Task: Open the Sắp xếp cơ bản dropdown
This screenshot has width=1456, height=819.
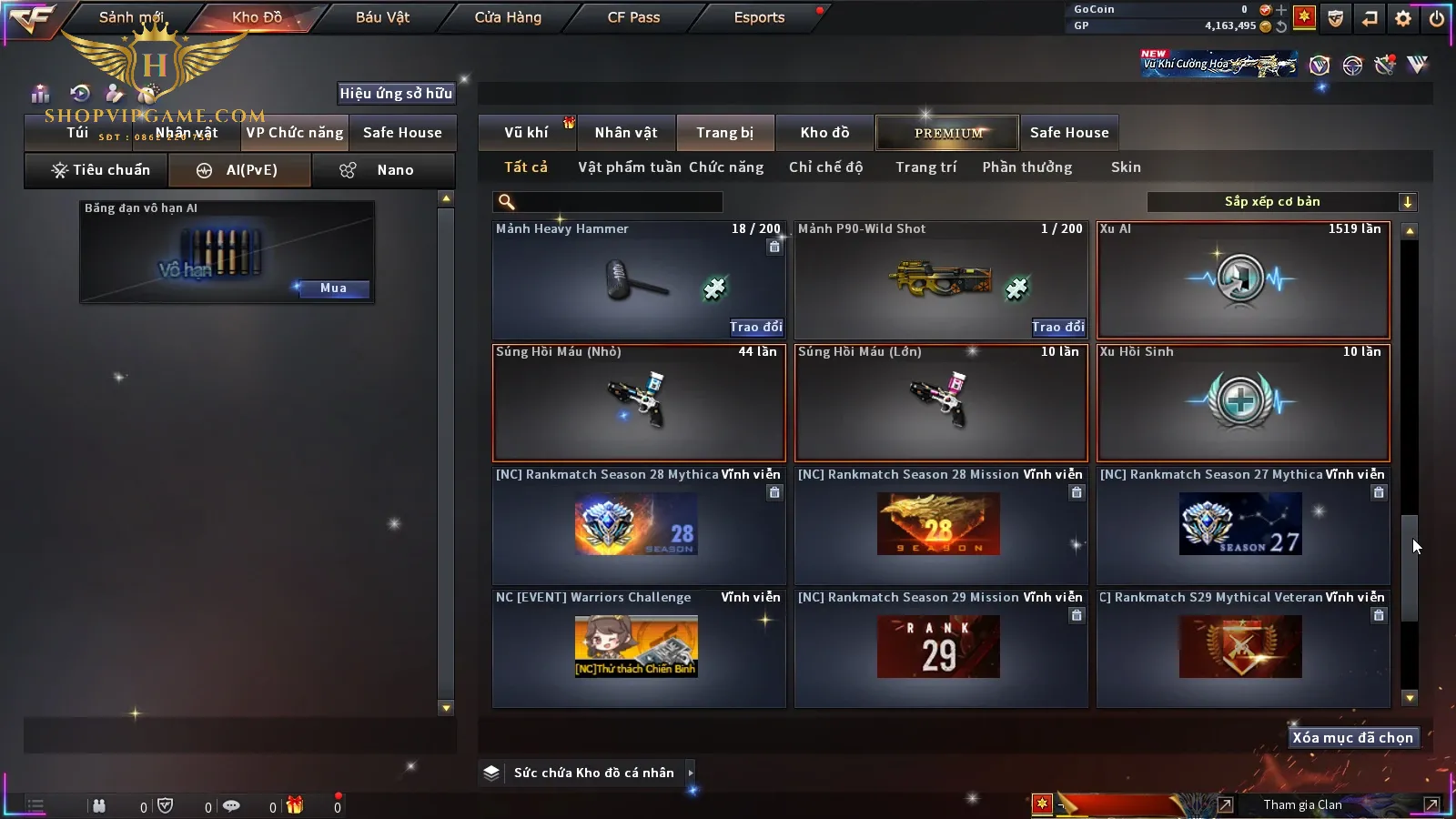Action: point(1281,202)
